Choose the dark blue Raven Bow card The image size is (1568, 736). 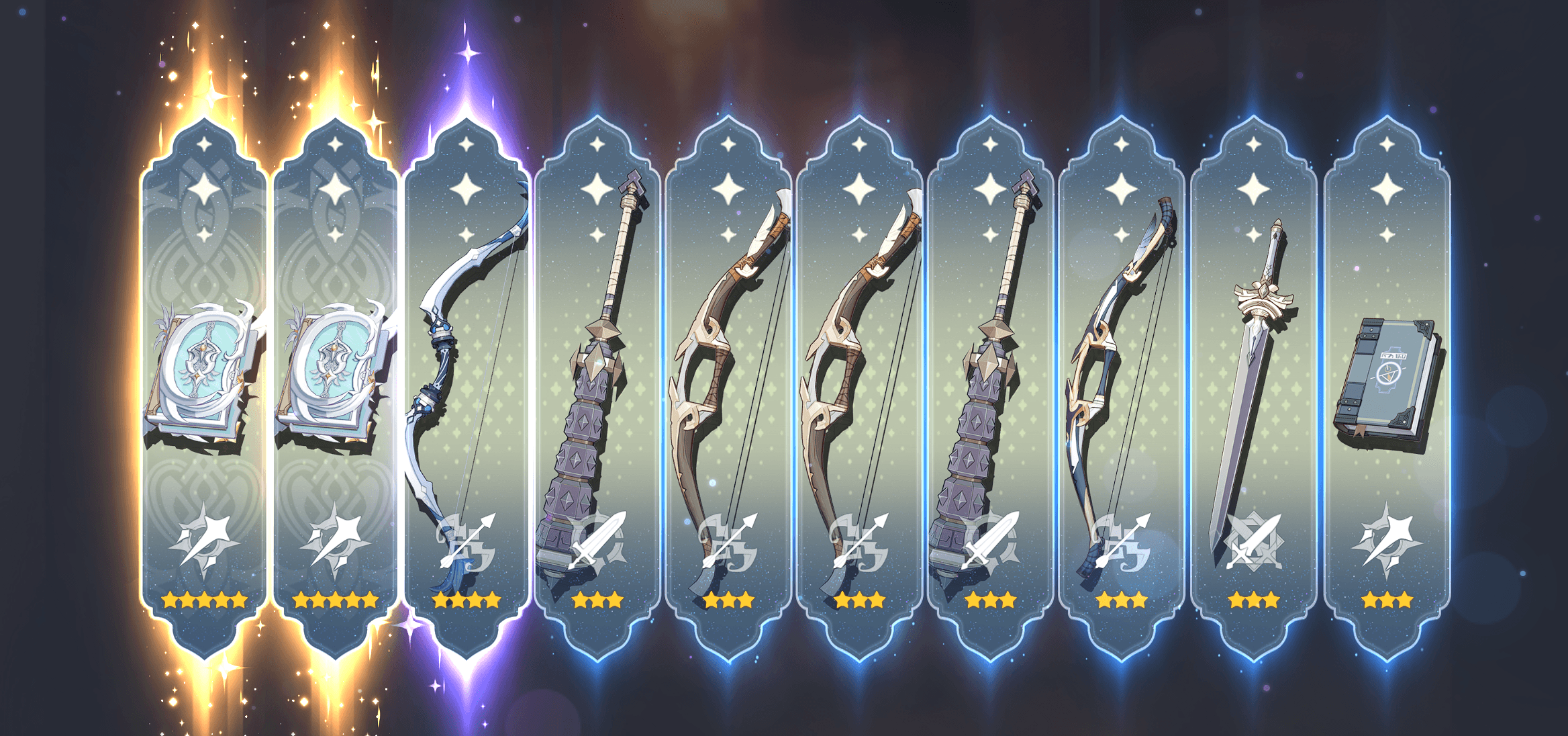[1120, 389]
